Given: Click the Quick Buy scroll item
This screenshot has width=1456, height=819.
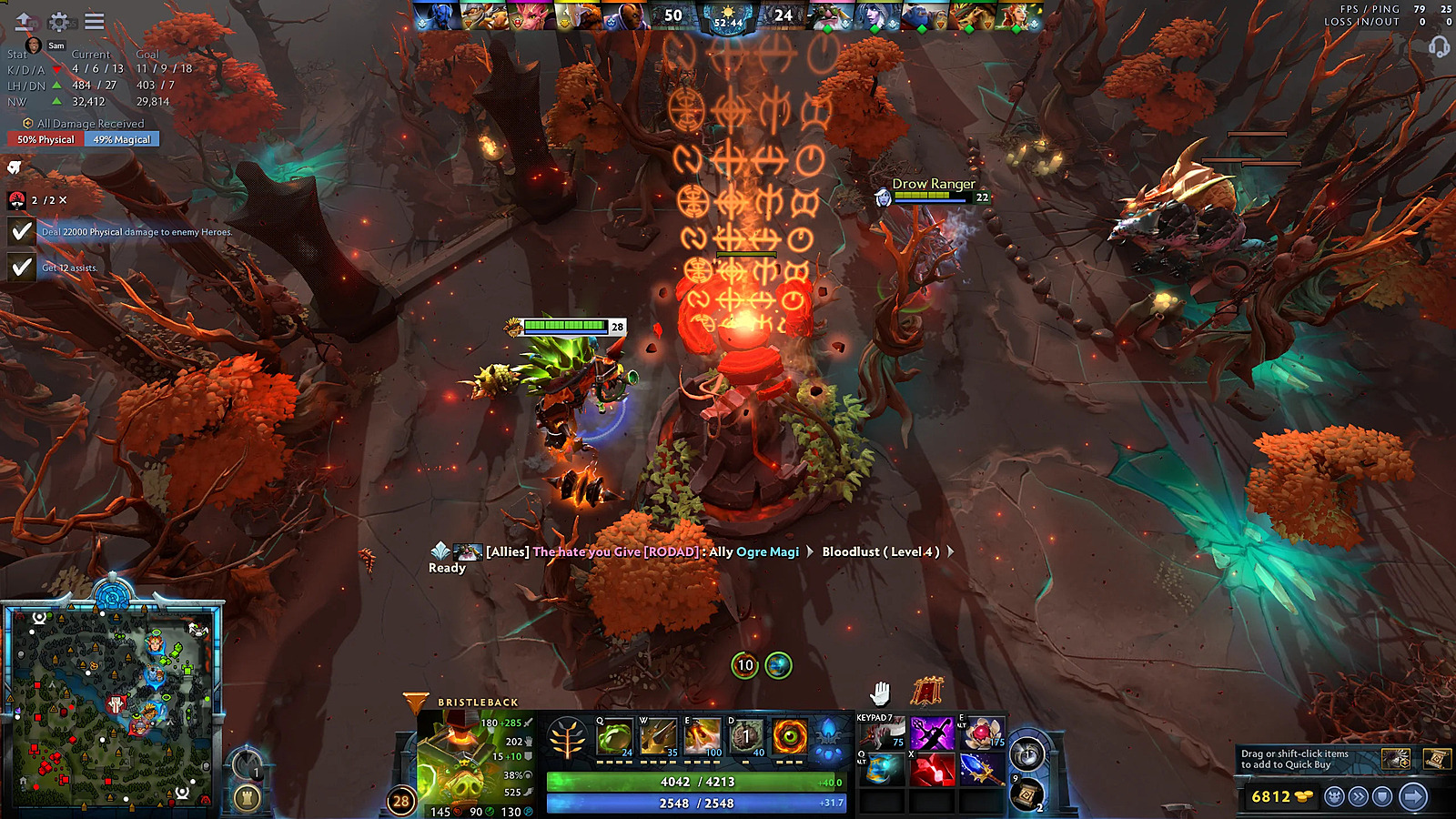Looking at the screenshot, I should point(1436,758).
